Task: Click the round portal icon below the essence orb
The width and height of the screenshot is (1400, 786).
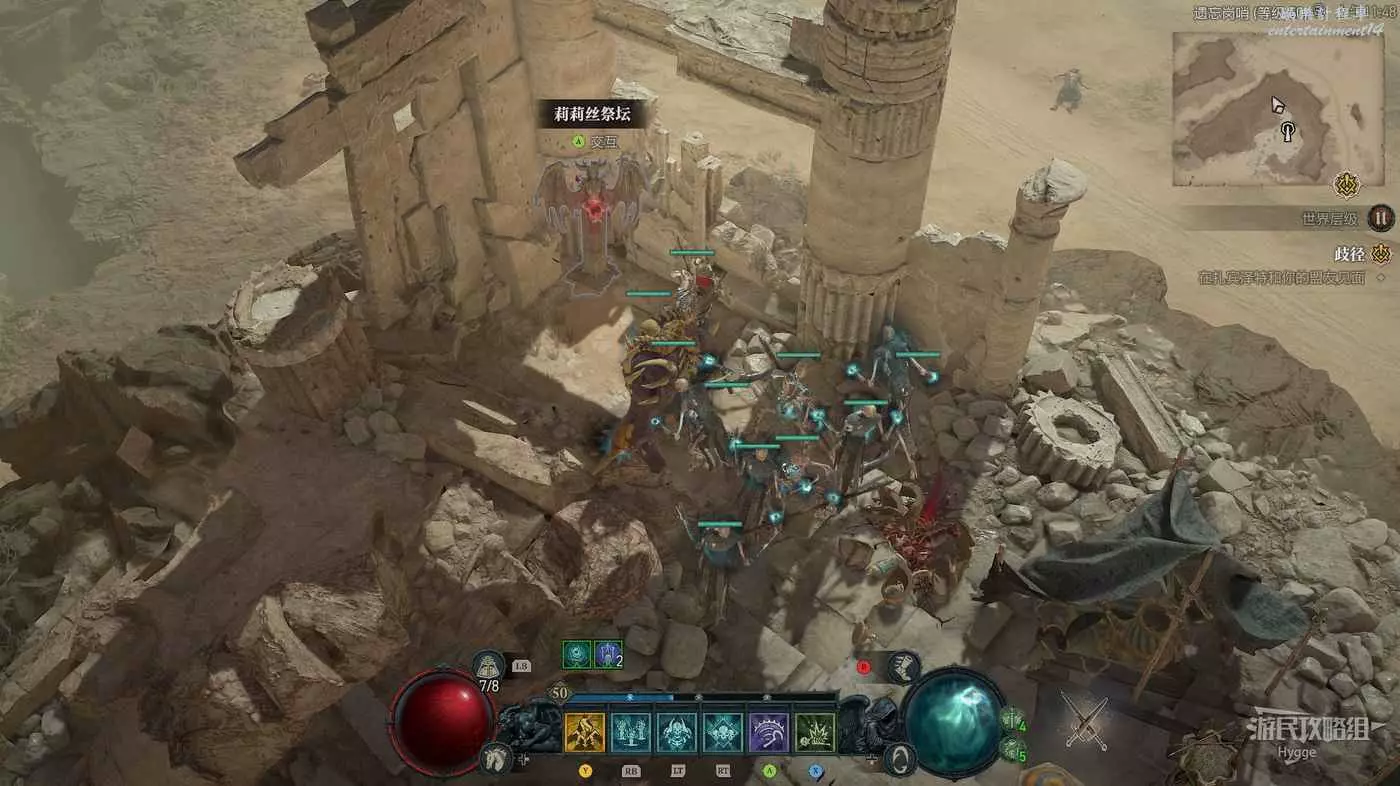Action: tap(901, 758)
